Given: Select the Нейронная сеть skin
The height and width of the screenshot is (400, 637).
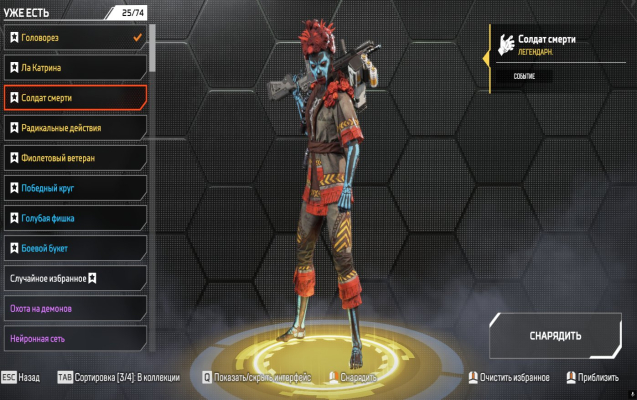Looking at the screenshot, I should (x=74, y=337).
